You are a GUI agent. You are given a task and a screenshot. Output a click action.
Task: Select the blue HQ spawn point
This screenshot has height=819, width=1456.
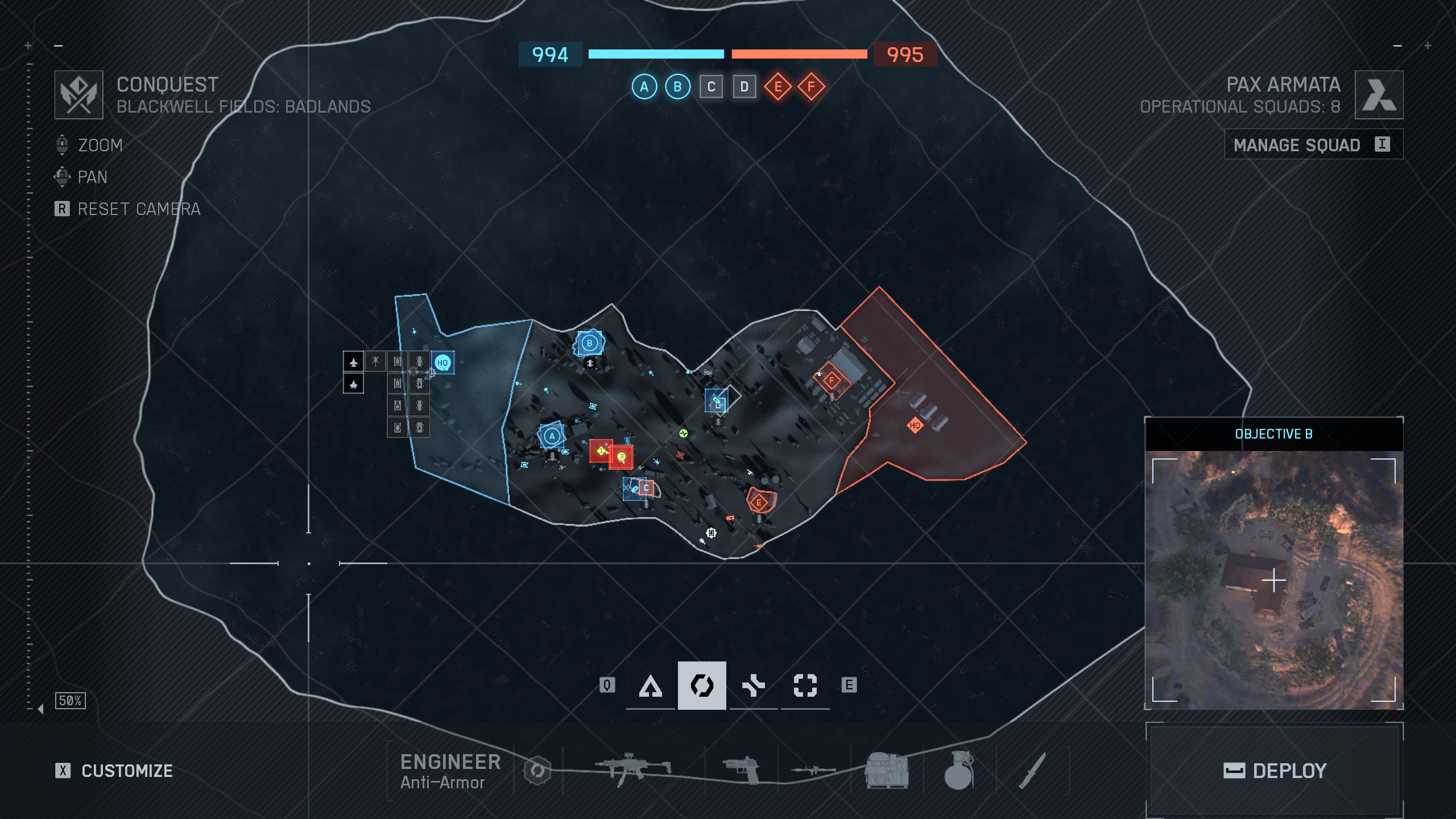click(442, 363)
